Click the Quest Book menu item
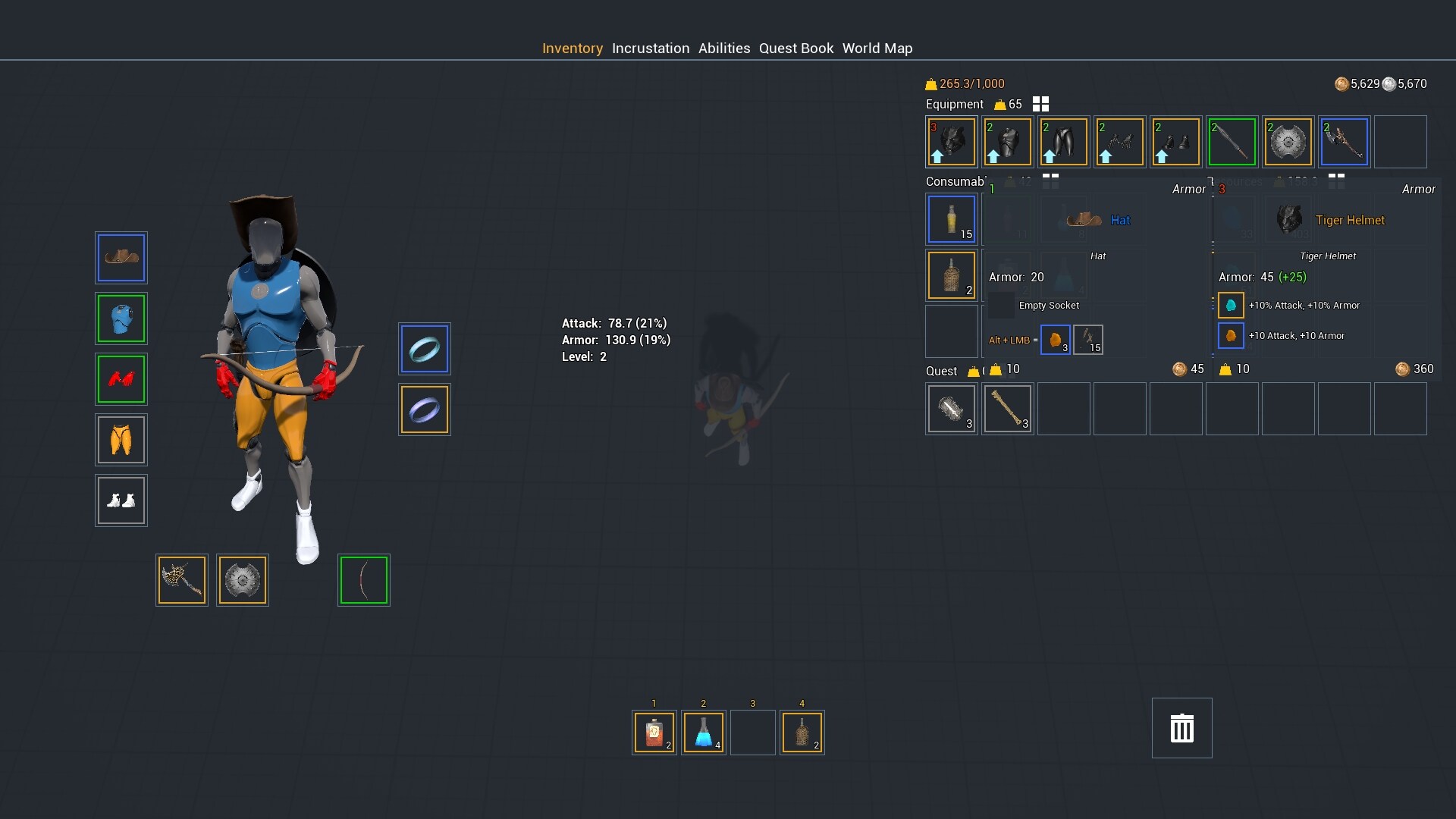The height and width of the screenshot is (819, 1456). (x=795, y=48)
